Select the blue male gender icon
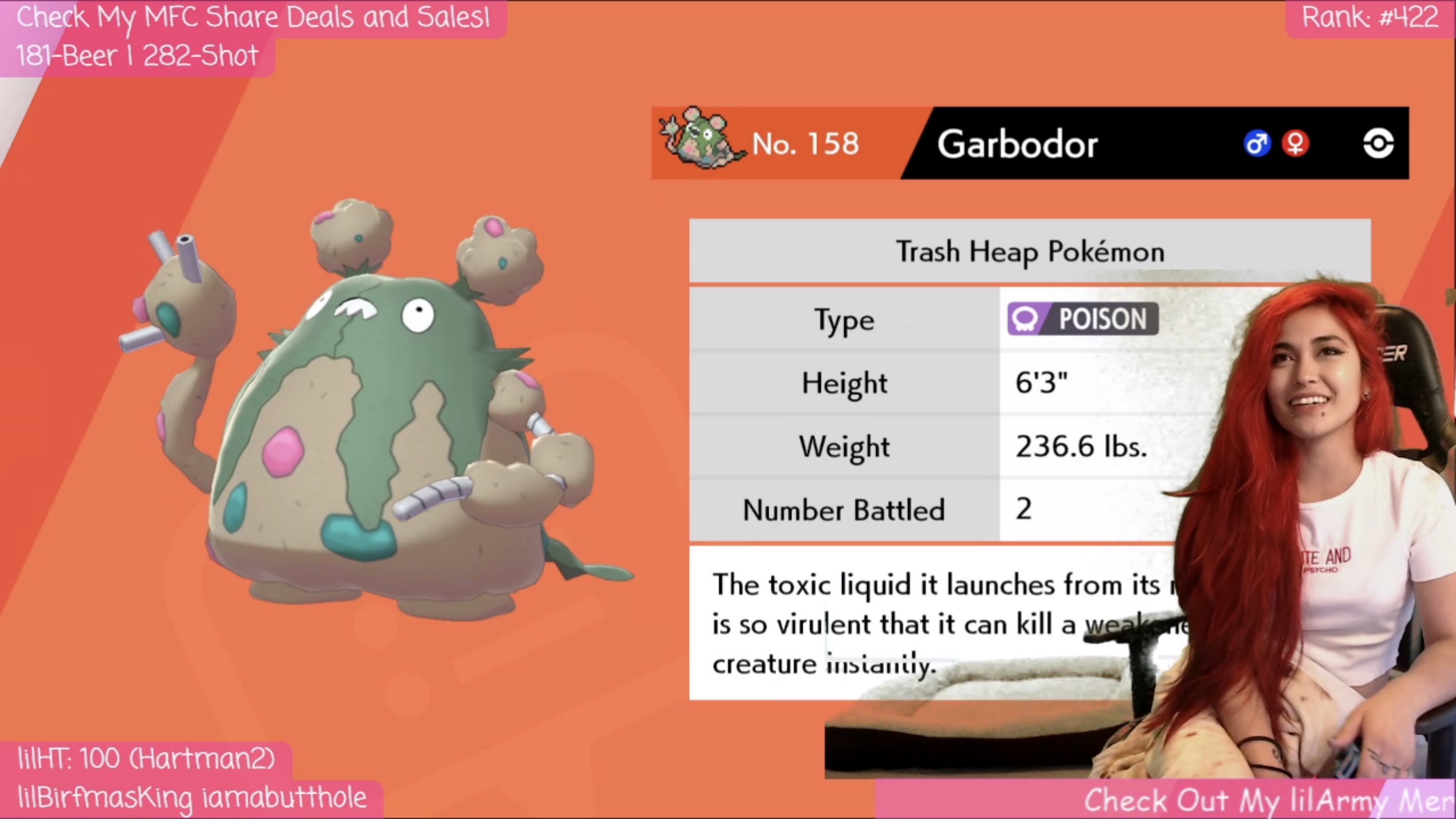Image resolution: width=1456 pixels, height=819 pixels. (x=1256, y=143)
